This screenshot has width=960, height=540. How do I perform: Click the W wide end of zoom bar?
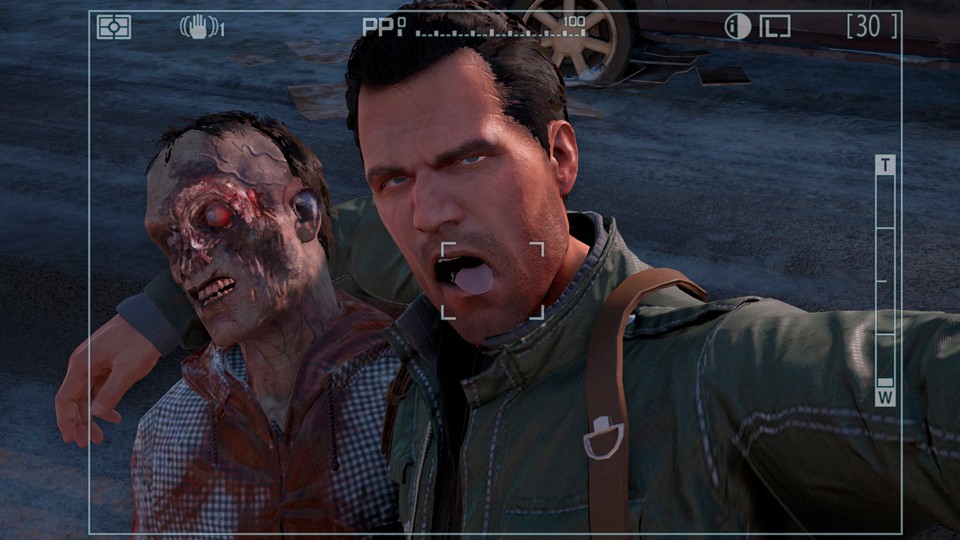[885, 396]
